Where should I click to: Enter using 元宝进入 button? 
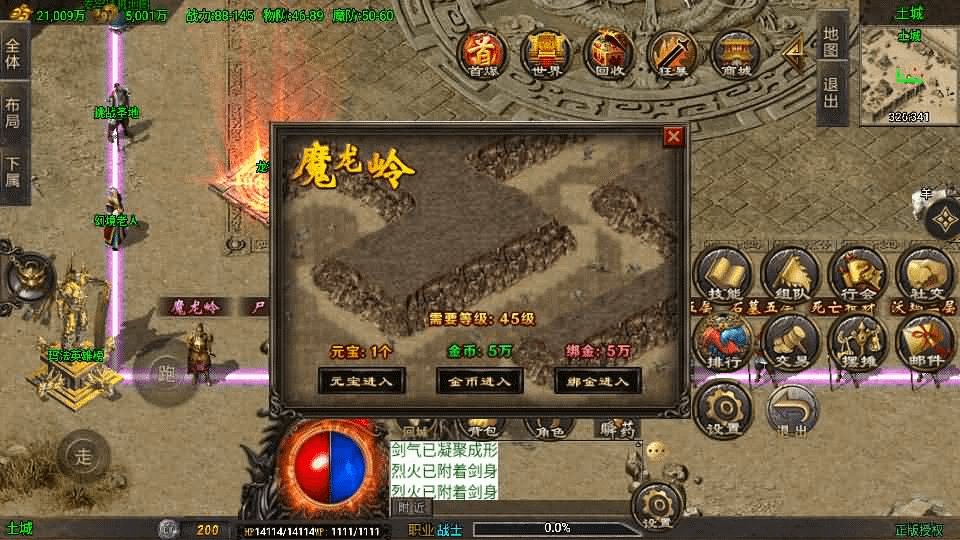[362, 380]
